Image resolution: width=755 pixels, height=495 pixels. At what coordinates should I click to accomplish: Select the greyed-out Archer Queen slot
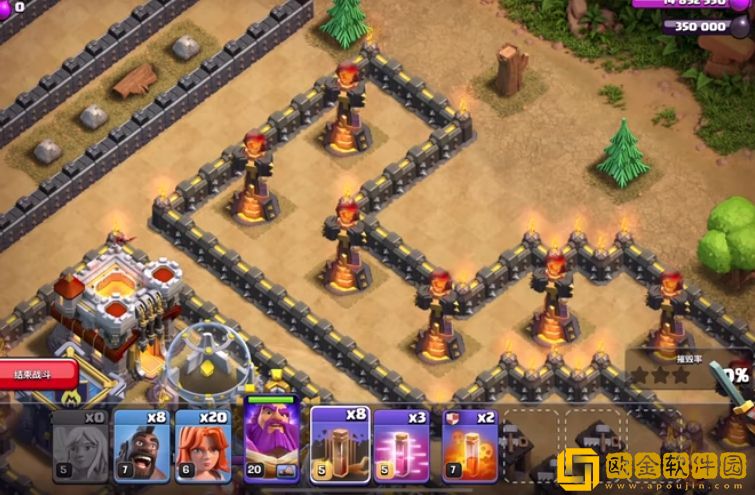[x=80, y=446]
